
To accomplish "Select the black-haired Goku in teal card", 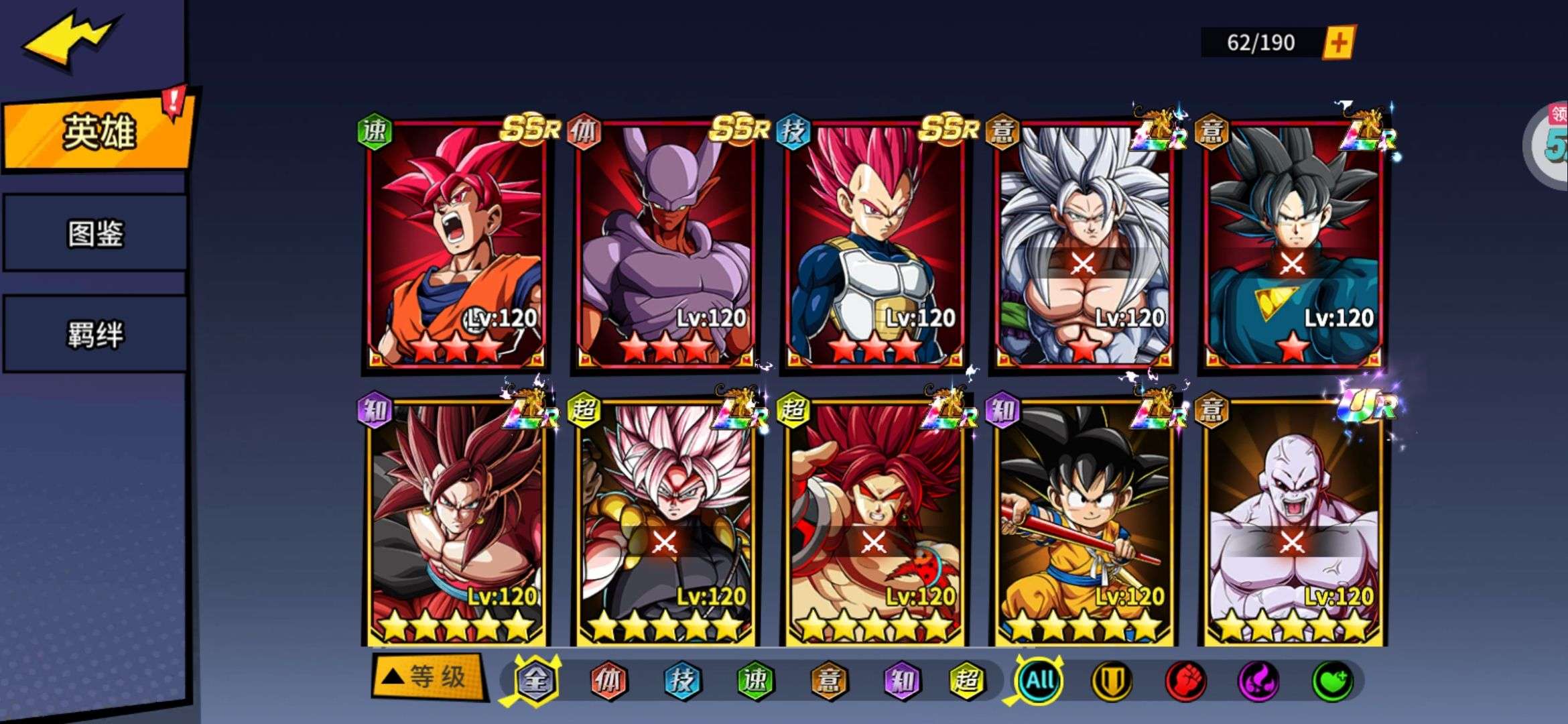I will (x=1293, y=245).
